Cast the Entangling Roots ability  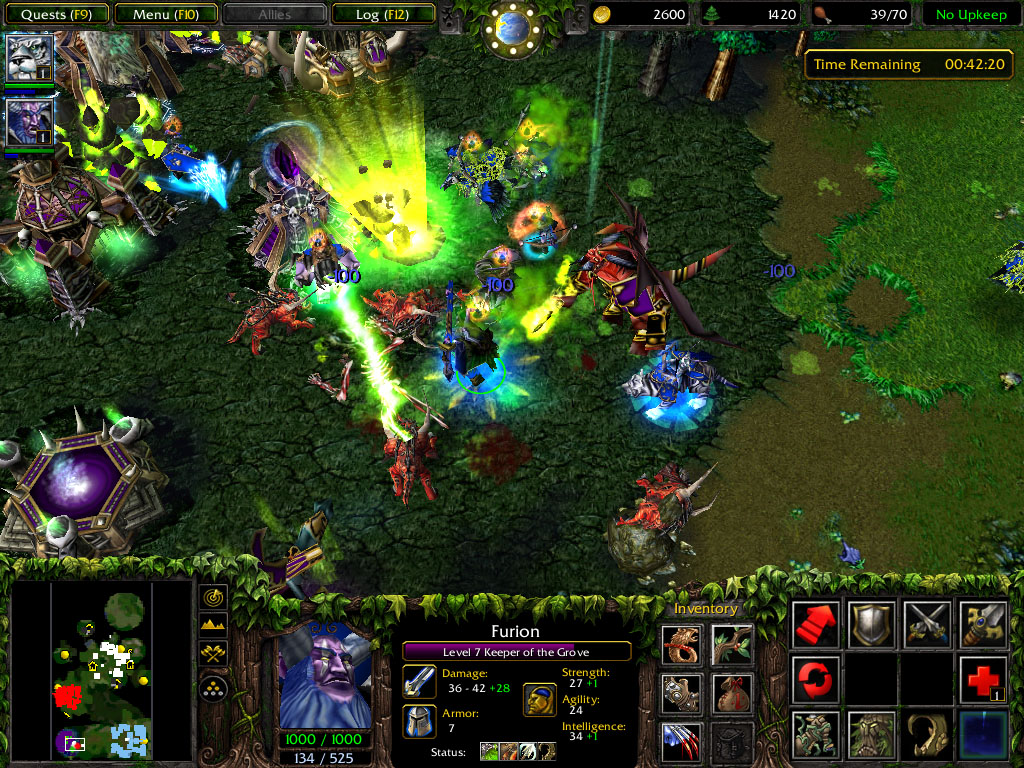click(815, 734)
